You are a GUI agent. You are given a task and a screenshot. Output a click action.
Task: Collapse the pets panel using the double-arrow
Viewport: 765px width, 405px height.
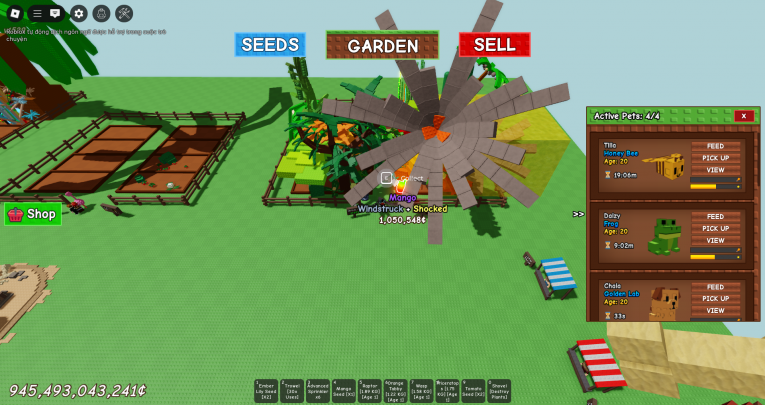pos(578,214)
